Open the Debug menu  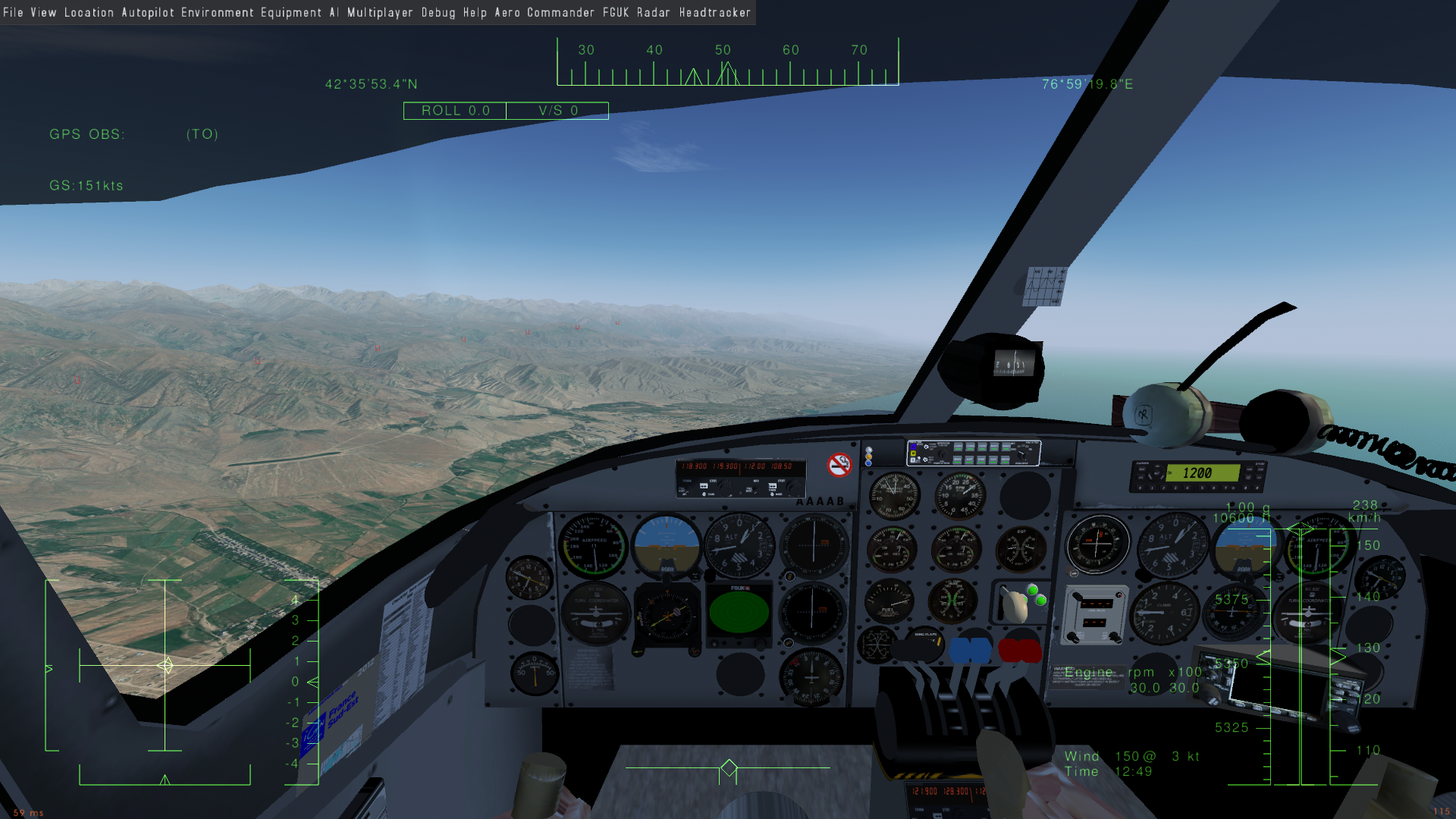[x=438, y=12]
